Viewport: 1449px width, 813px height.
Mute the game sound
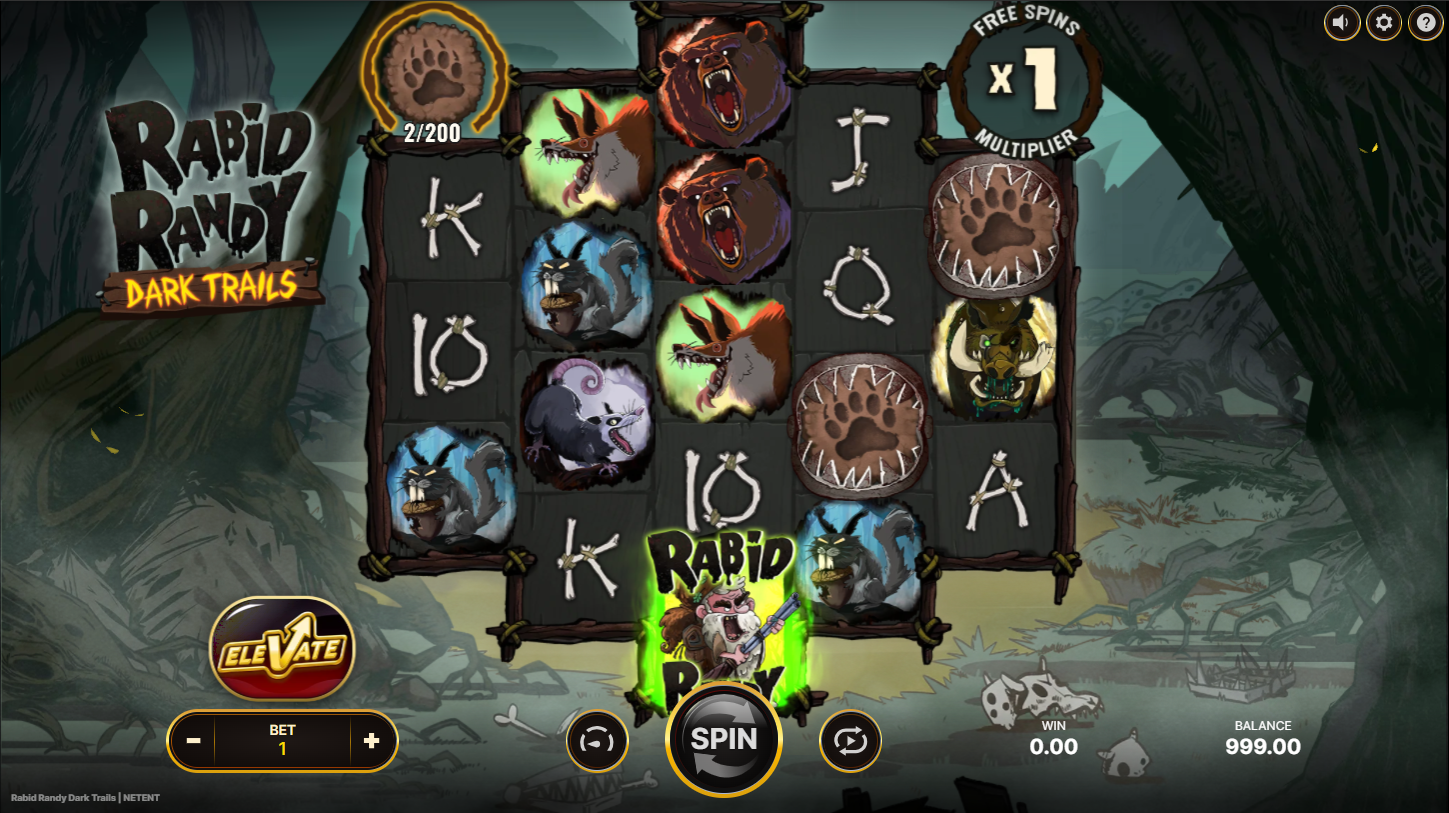click(x=1342, y=22)
